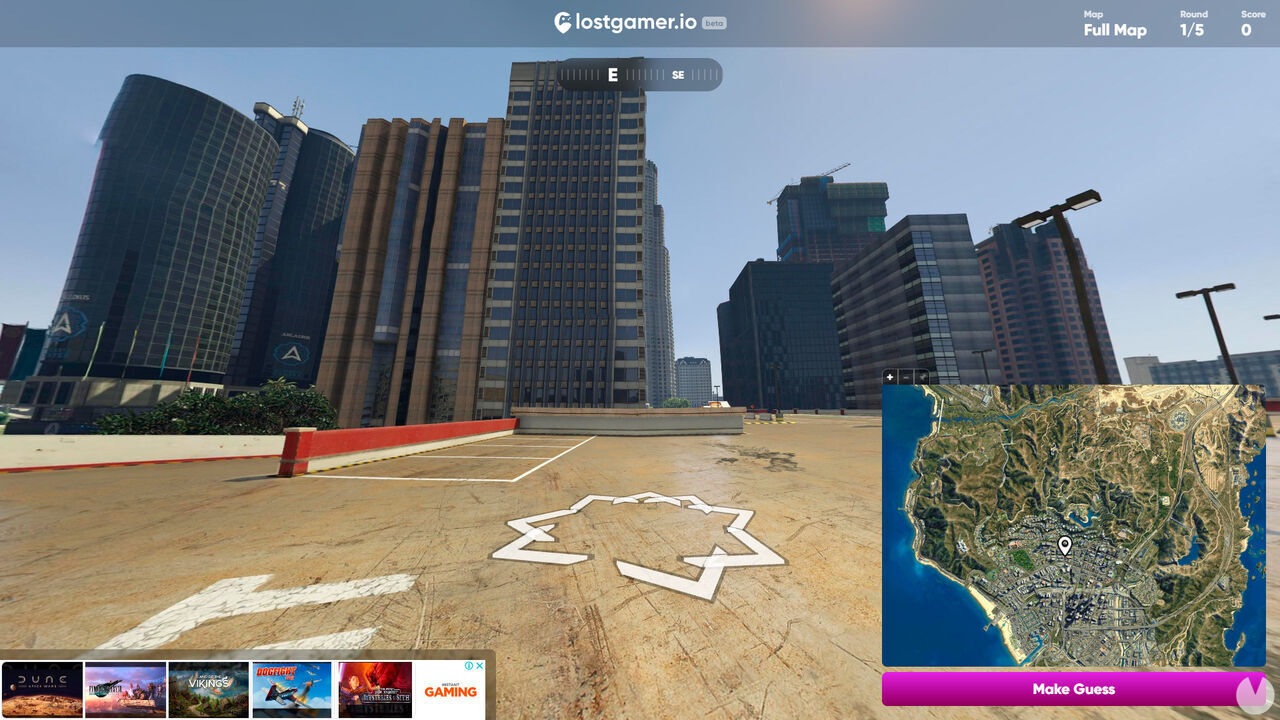
Task: Click the Score counter in the top bar
Action: click(x=1250, y=30)
